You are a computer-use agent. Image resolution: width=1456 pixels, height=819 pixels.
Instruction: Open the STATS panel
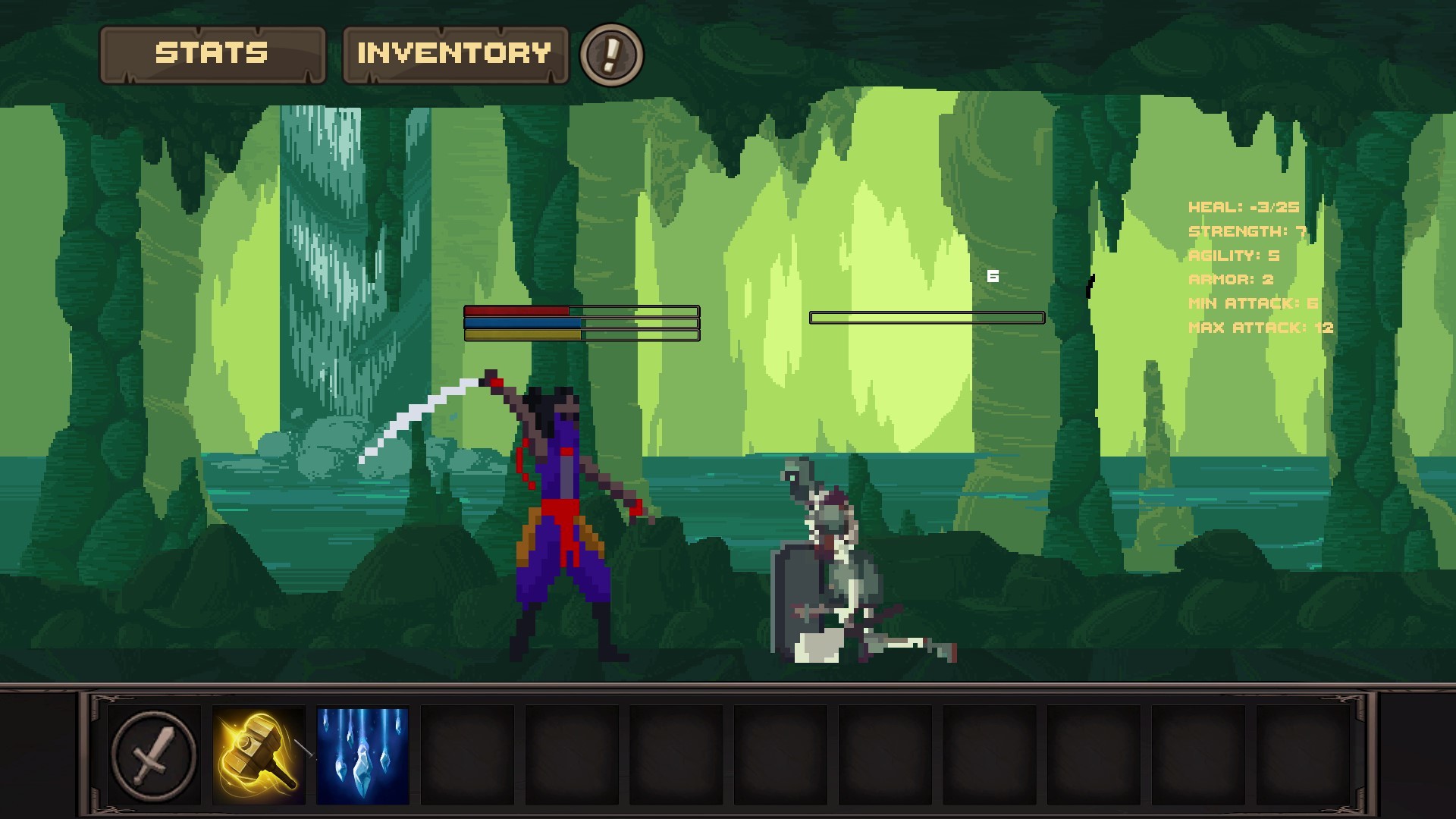tap(212, 53)
